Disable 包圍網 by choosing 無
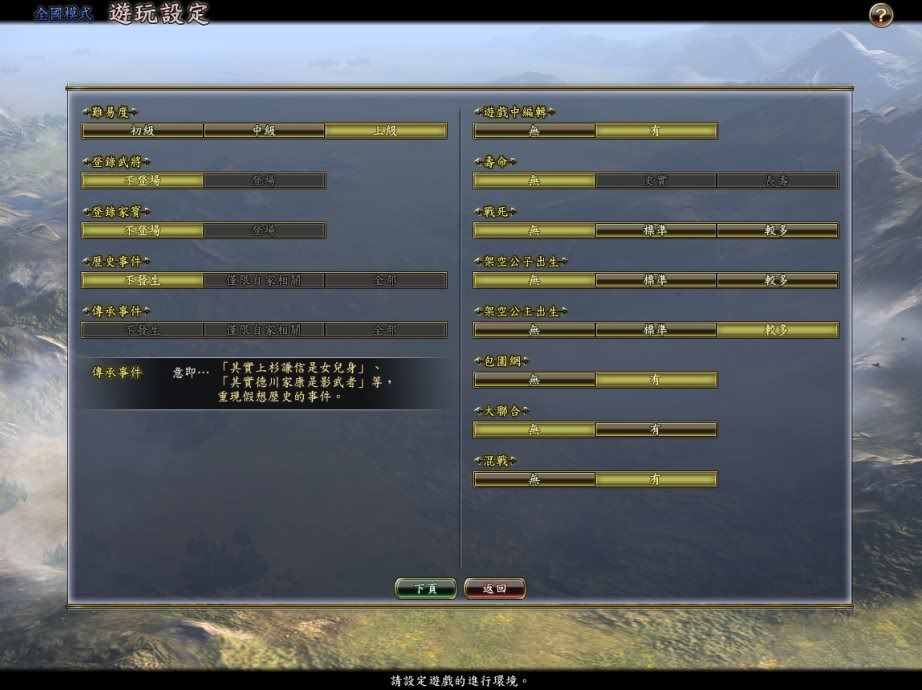This screenshot has width=922, height=690. click(x=534, y=380)
